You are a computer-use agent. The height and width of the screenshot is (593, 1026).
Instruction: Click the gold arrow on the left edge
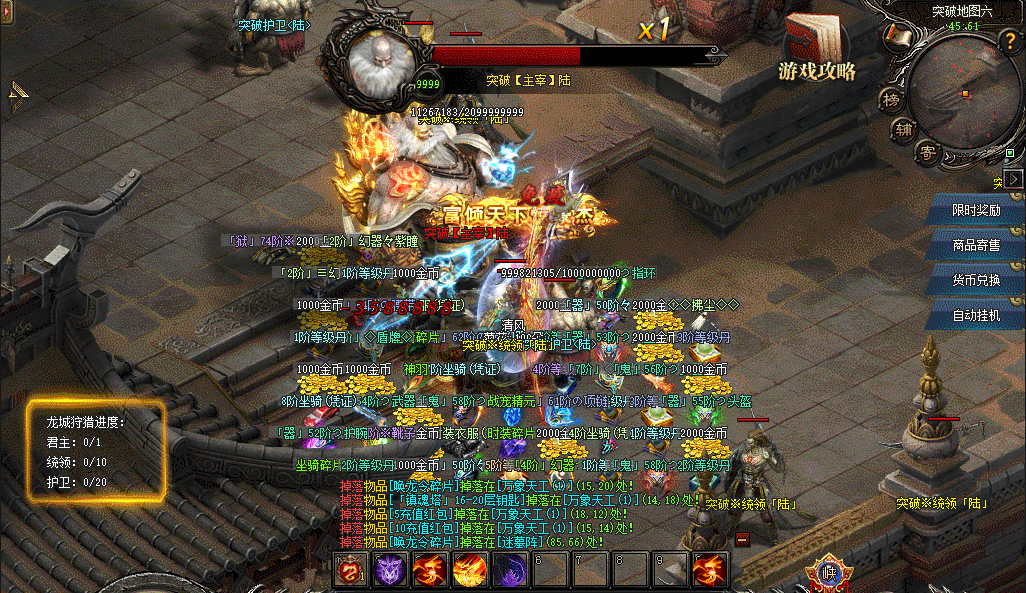[x=19, y=94]
